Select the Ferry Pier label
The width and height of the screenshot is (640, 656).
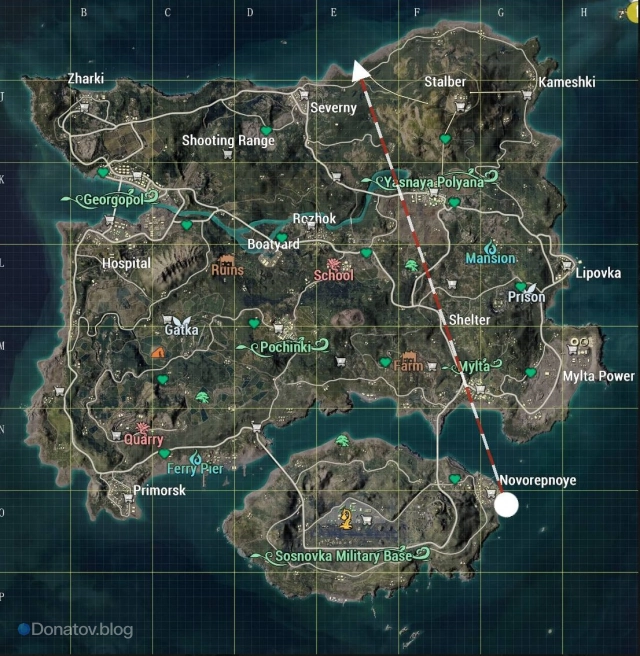pyautogui.click(x=195, y=467)
